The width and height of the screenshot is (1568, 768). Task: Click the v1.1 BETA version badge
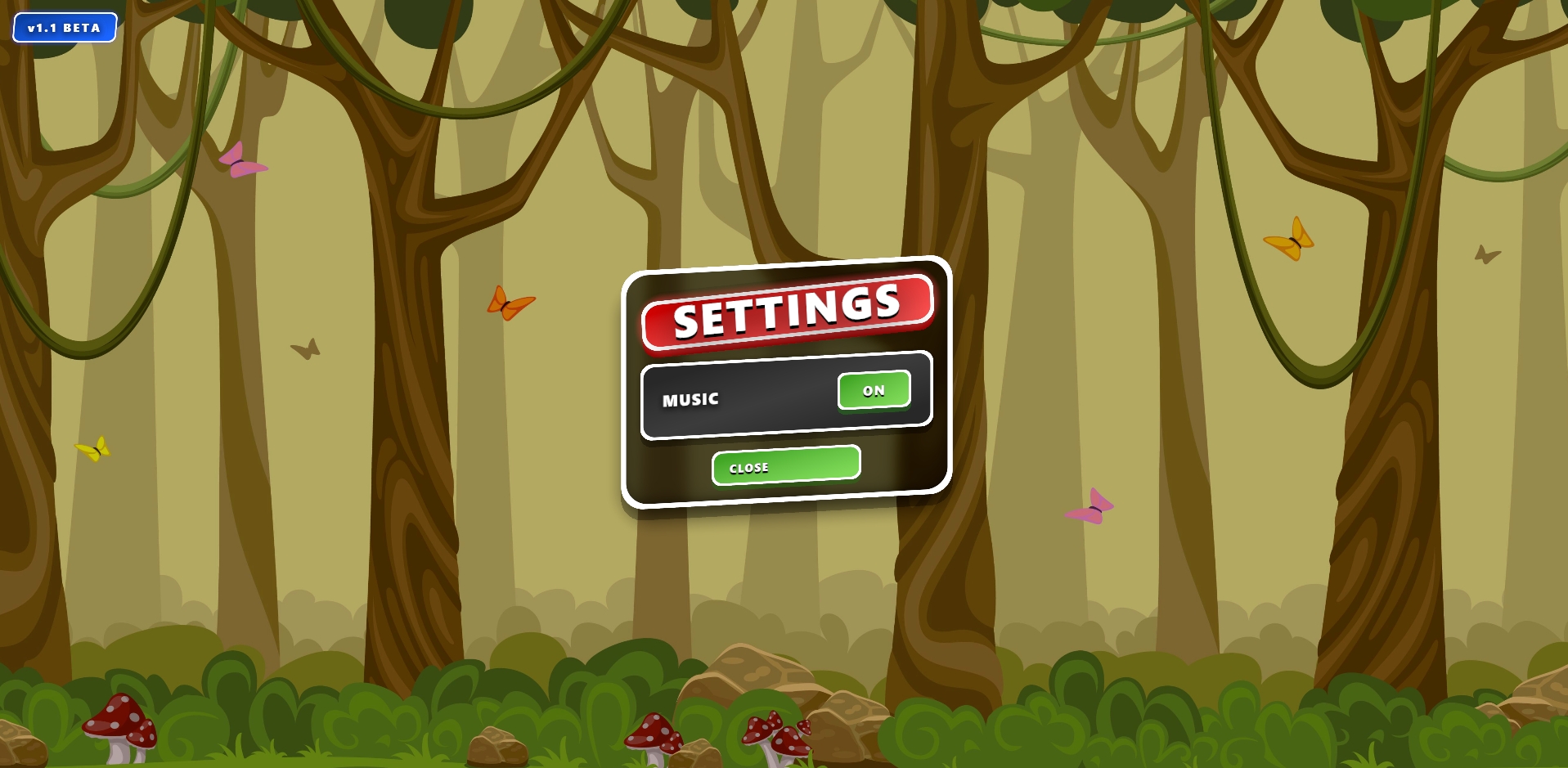[65, 28]
